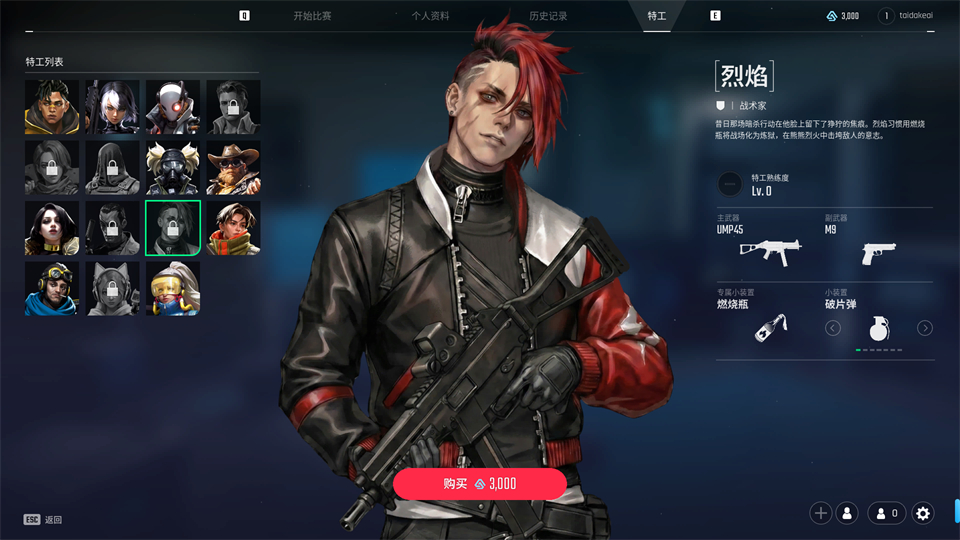960x540 pixels.
Task: Switch to the 开始比赛 tab
Action: tap(312, 16)
